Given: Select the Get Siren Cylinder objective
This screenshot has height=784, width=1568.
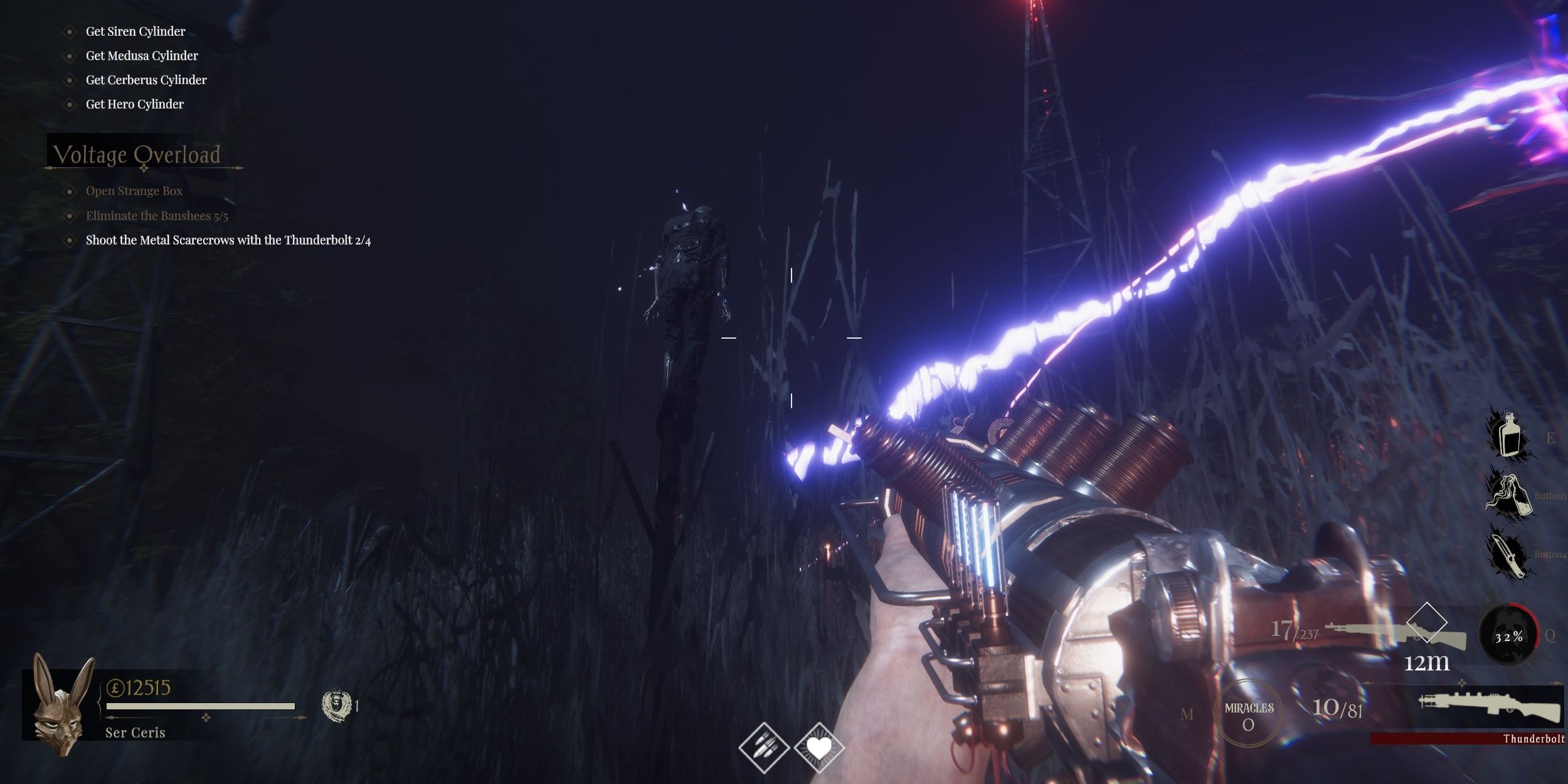Looking at the screenshot, I should pos(135,31).
